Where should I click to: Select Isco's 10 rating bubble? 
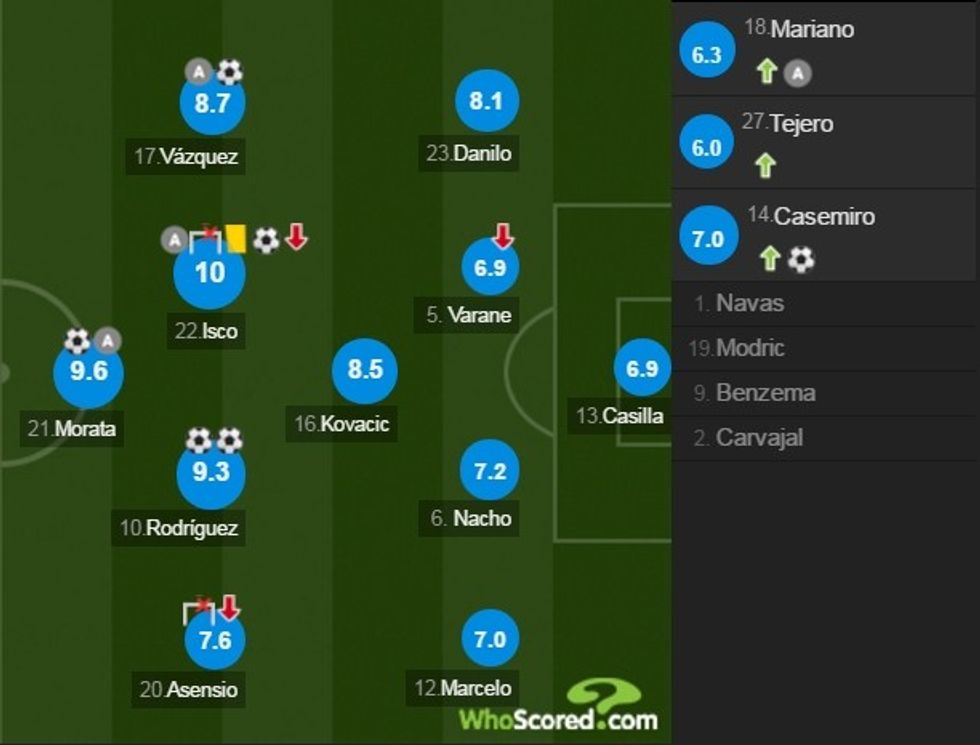coord(209,272)
